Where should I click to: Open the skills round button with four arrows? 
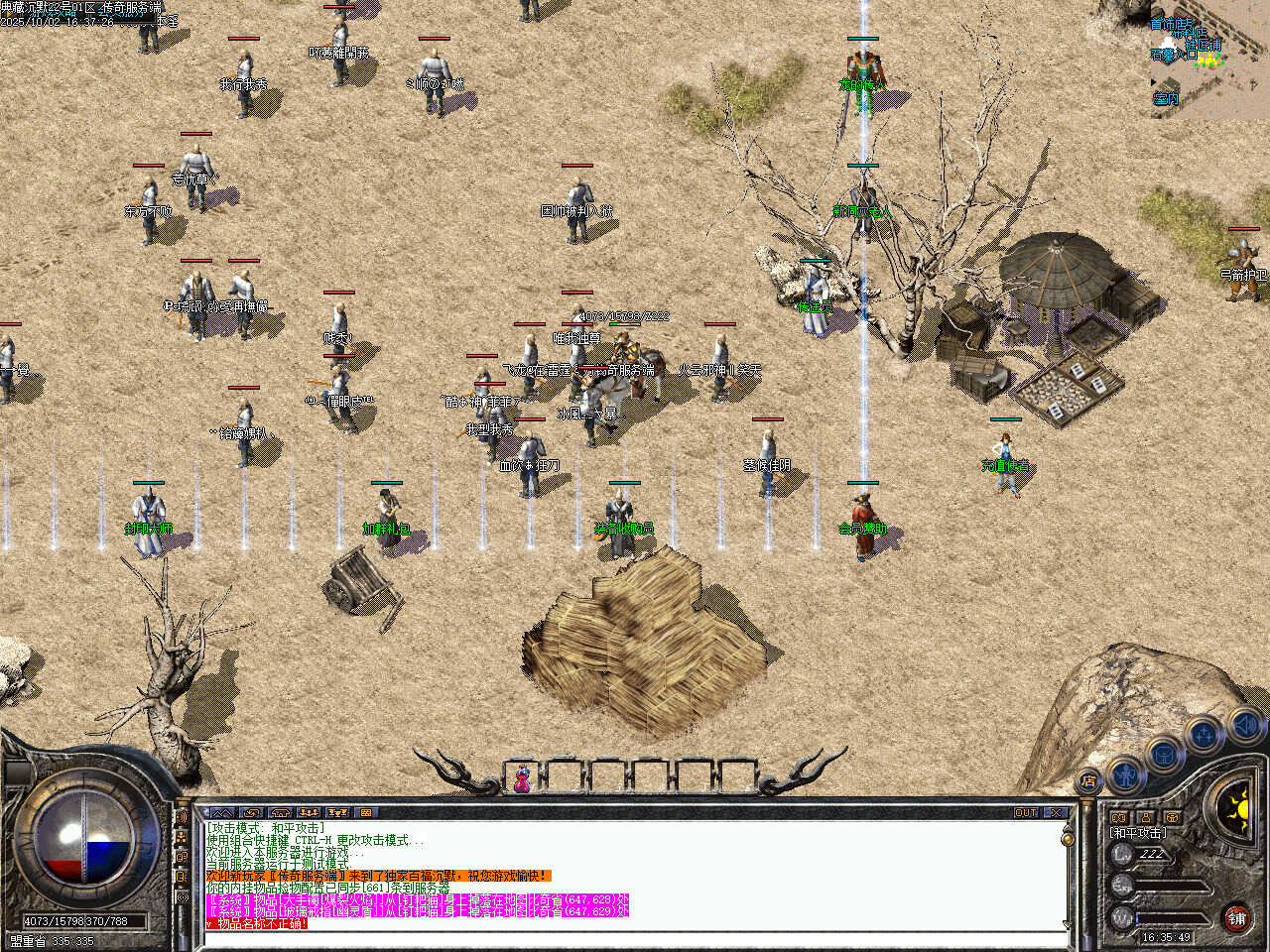click(x=1204, y=735)
